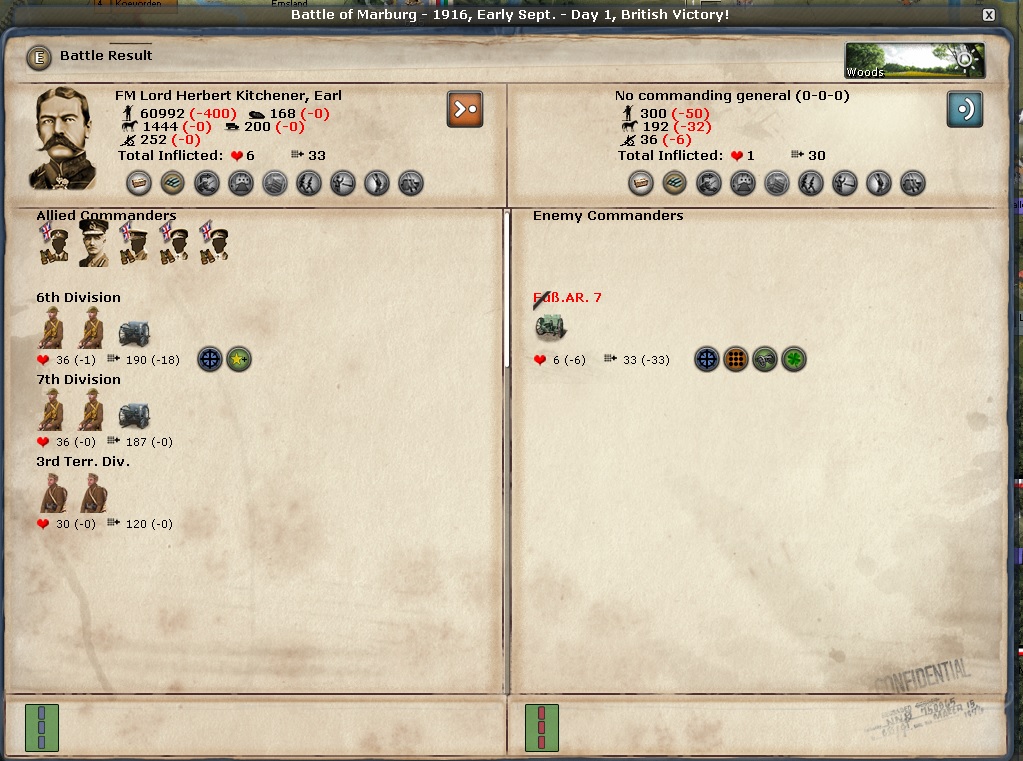Click the enemy orange dotted ability icon
The height and width of the screenshot is (761, 1023).
click(736, 359)
